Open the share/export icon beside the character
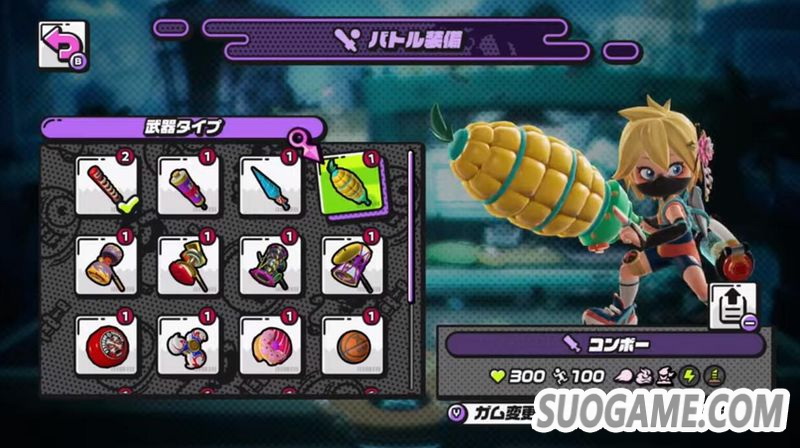This screenshot has height=448, width=800. (733, 306)
